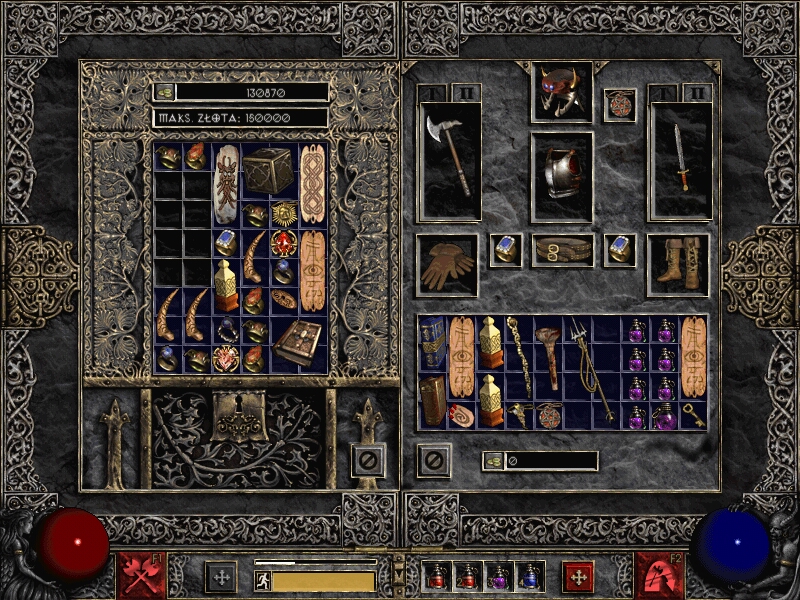Select the equipped short sword
This screenshot has width=800, height=600.
click(x=681, y=158)
